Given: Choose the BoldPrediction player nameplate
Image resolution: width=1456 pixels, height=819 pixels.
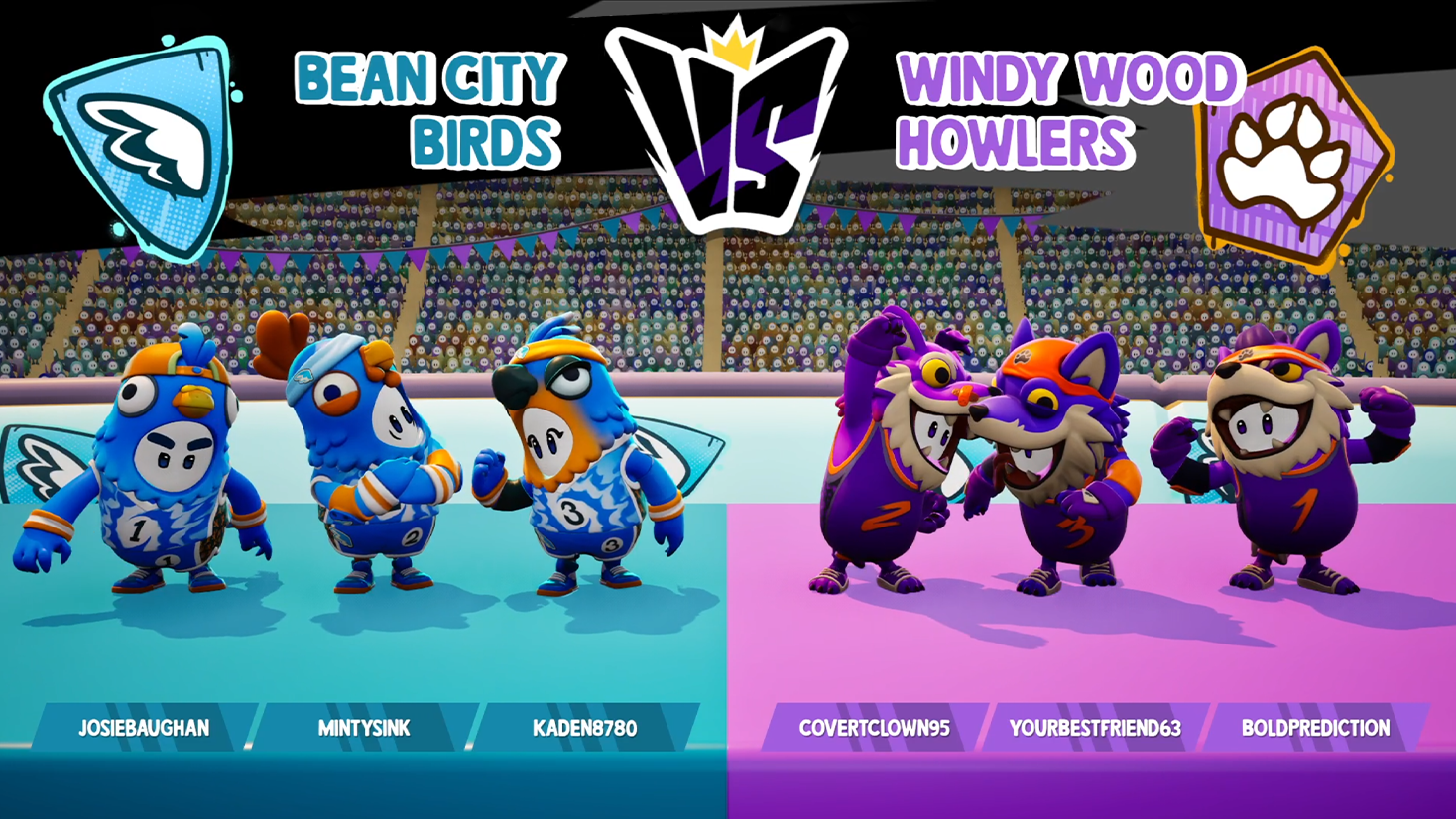Looking at the screenshot, I should click(x=1315, y=728).
